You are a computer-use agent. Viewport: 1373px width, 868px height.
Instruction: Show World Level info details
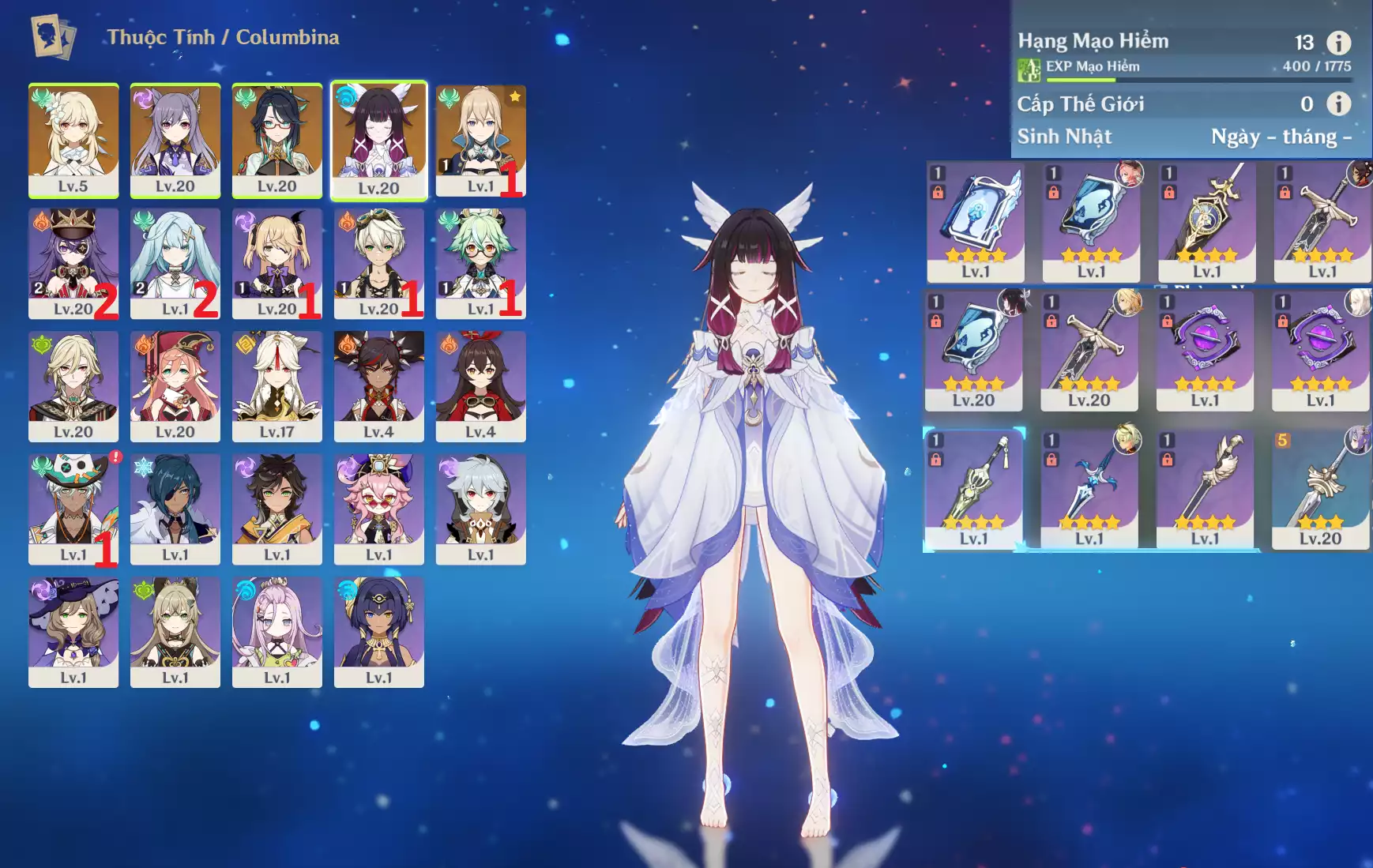pyautogui.click(x=1337, y=103)
